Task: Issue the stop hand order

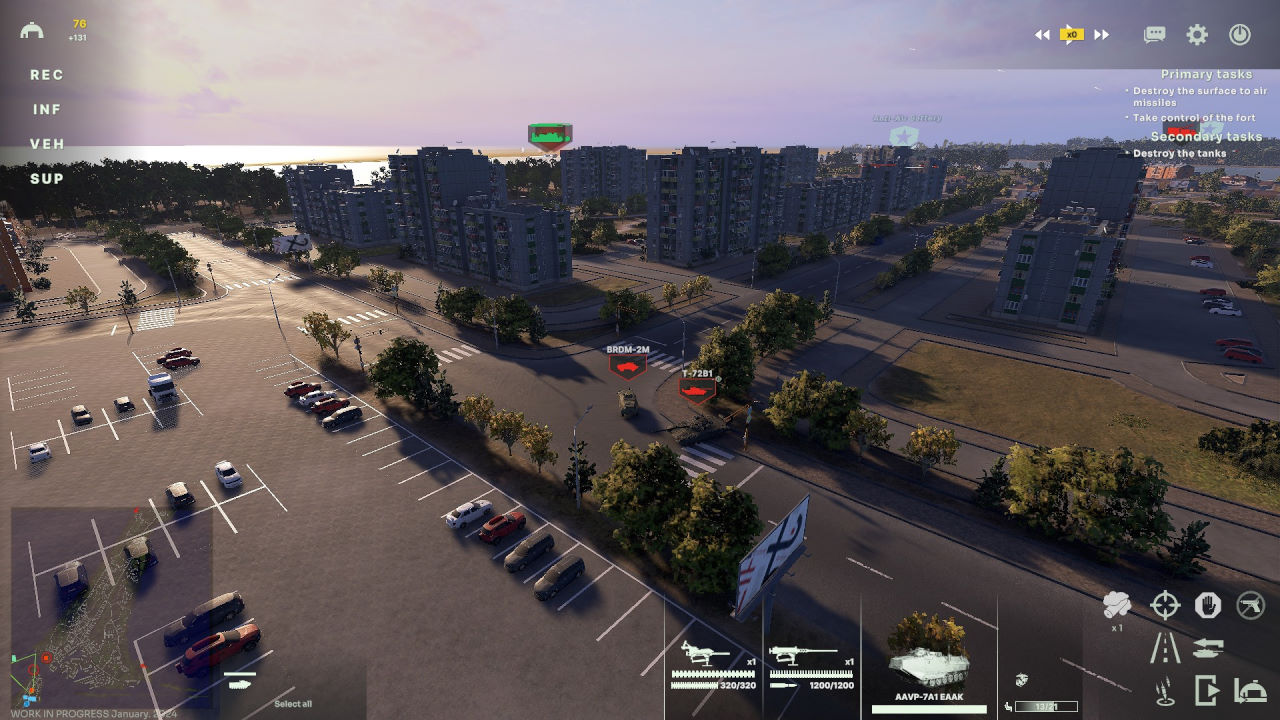Action: [x=1208, y=605]
